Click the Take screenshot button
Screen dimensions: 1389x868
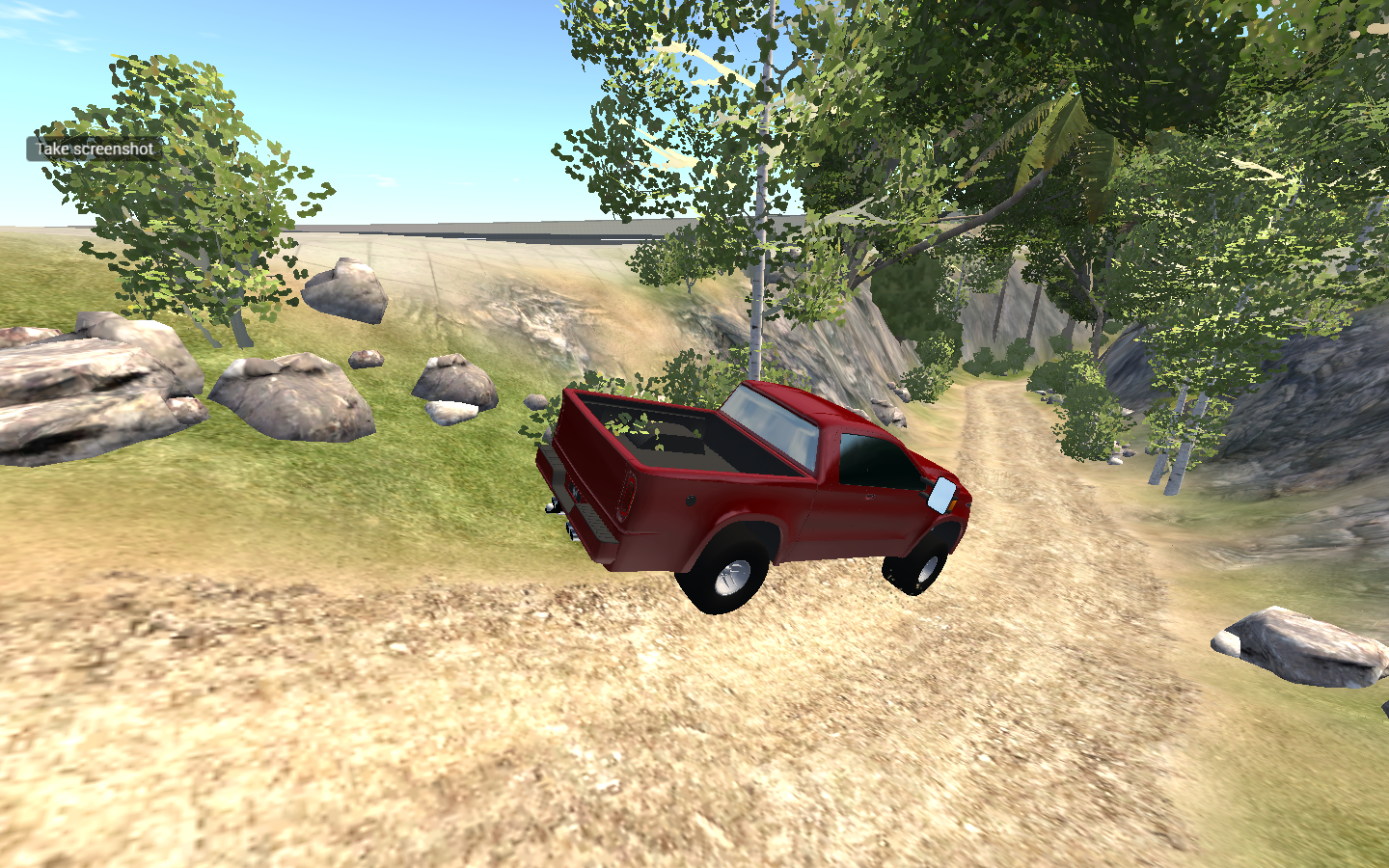point(93,149)
